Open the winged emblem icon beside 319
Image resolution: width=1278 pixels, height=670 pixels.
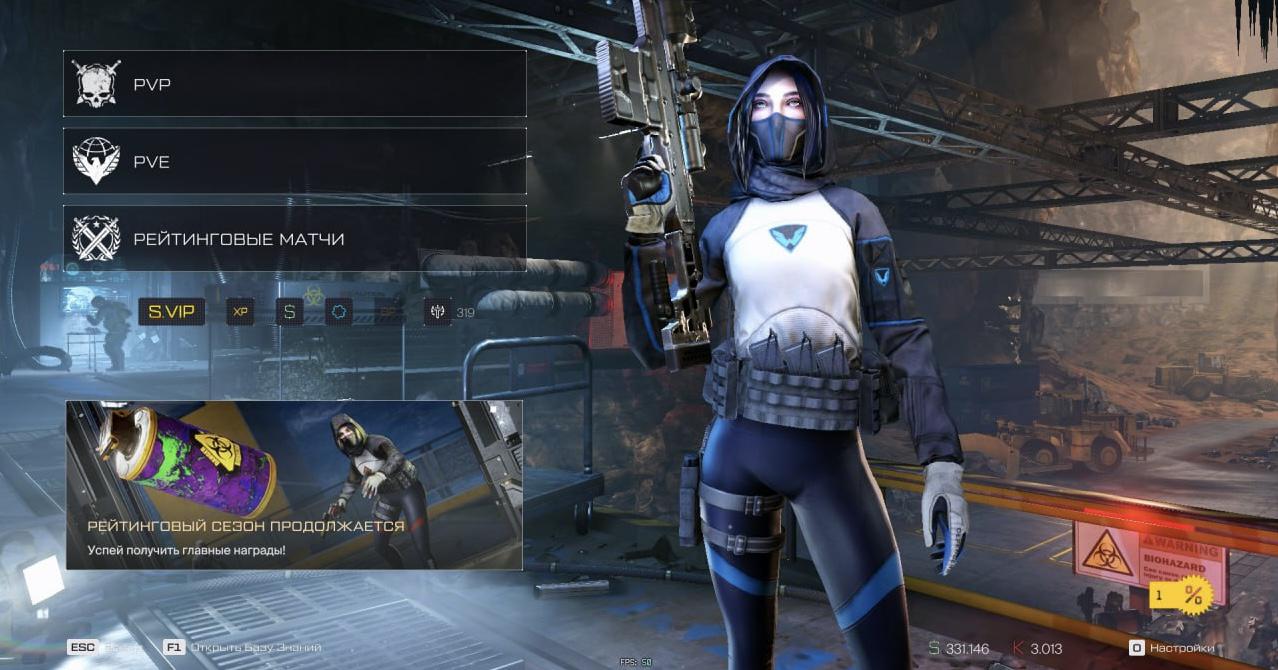437,312
